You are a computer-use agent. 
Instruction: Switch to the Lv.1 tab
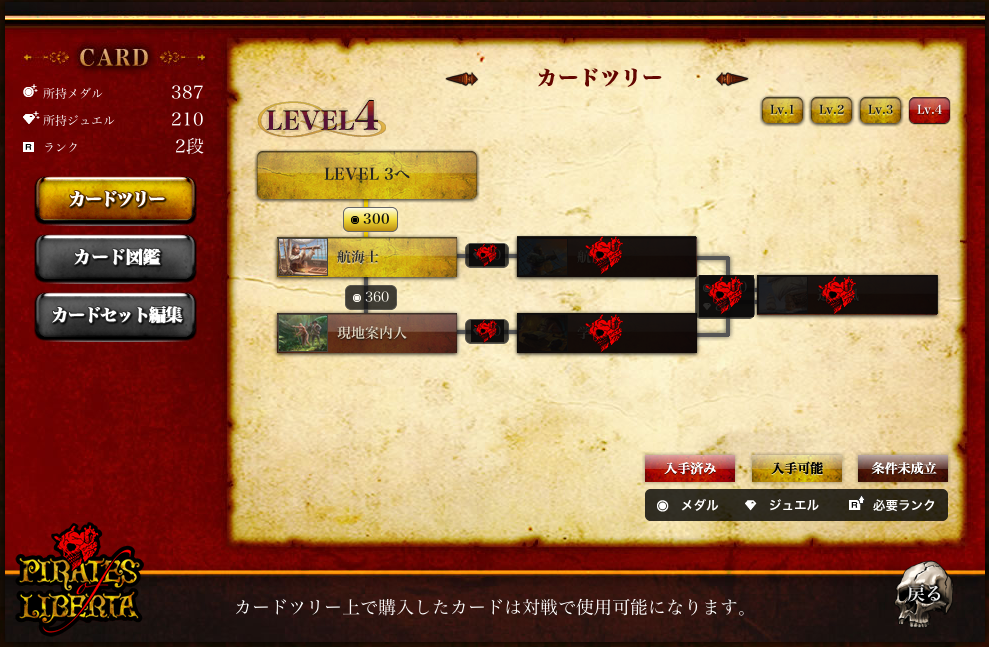pyautogui.click(x=782, y=110)
